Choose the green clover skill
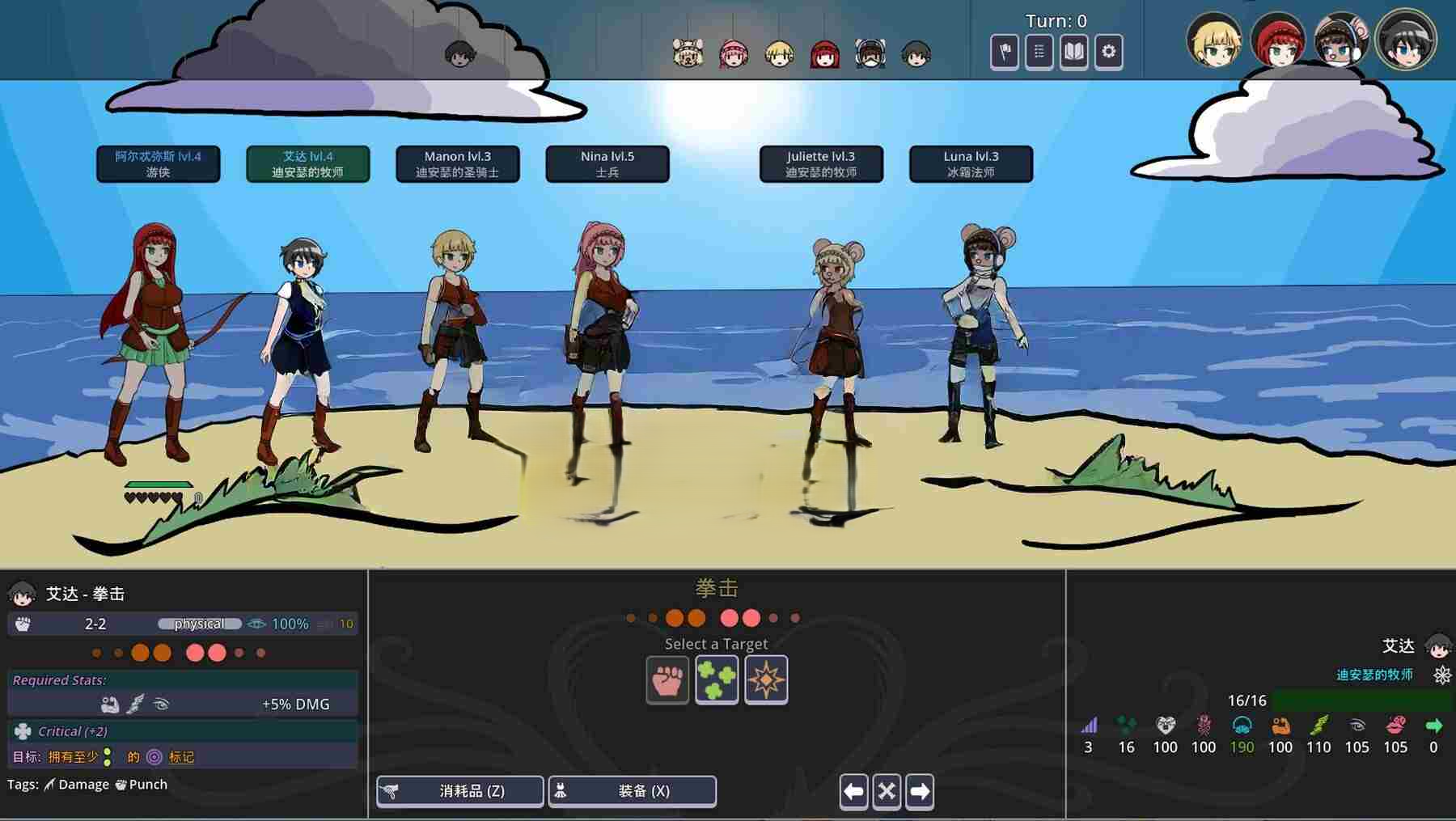Viewport: 1456px width, 821px height. click(717, 679)
